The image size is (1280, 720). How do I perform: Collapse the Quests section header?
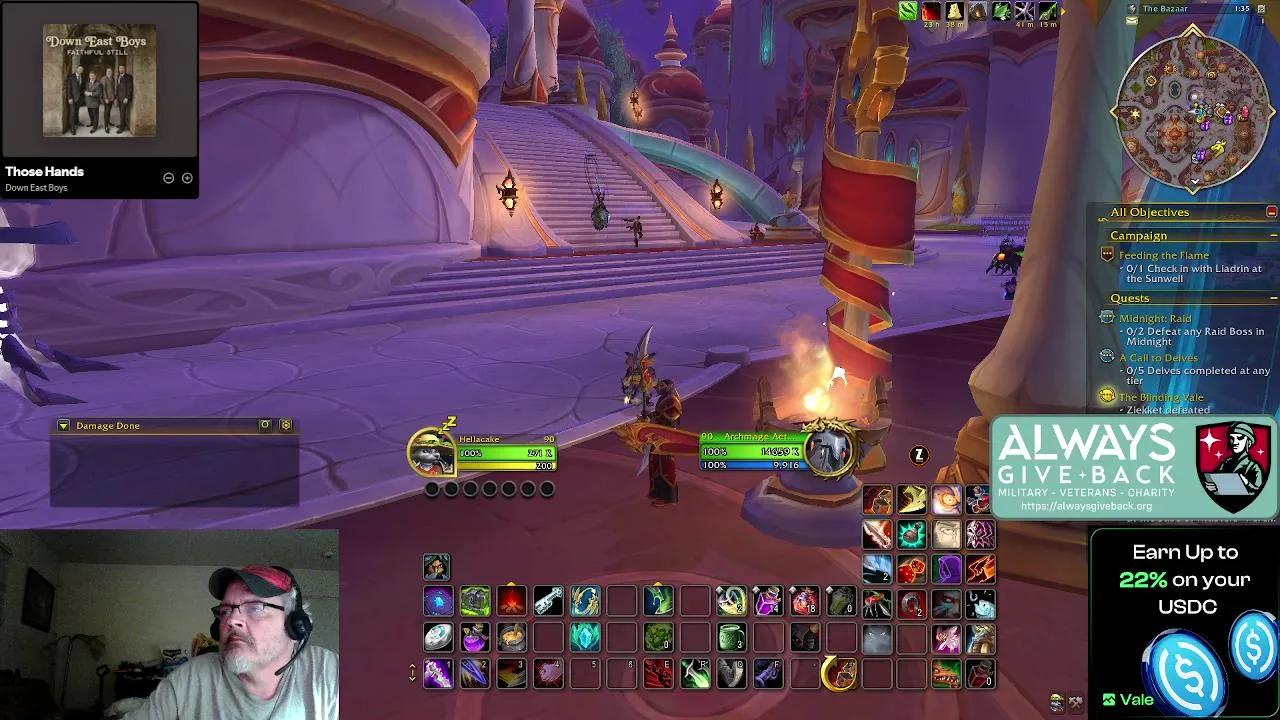(x=1273, y=297)
